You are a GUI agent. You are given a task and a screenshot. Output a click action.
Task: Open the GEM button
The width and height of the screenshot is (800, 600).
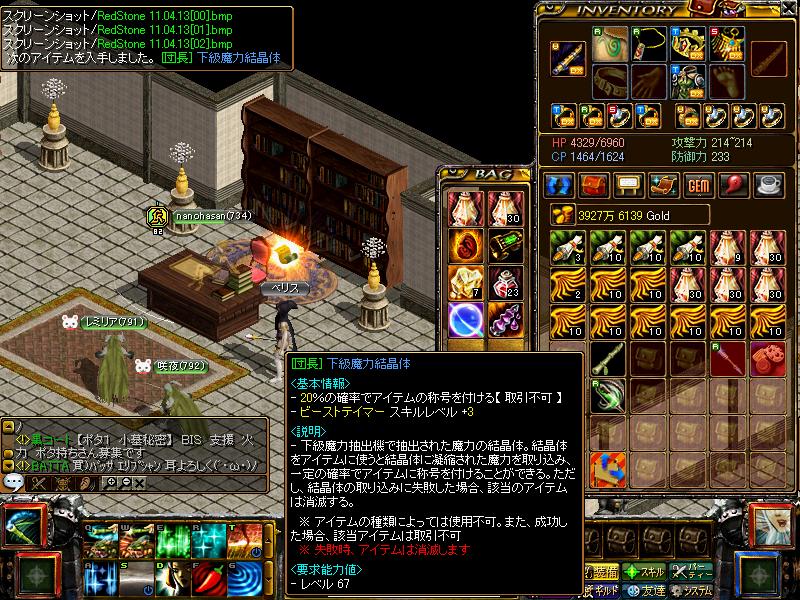click(699, 185)
